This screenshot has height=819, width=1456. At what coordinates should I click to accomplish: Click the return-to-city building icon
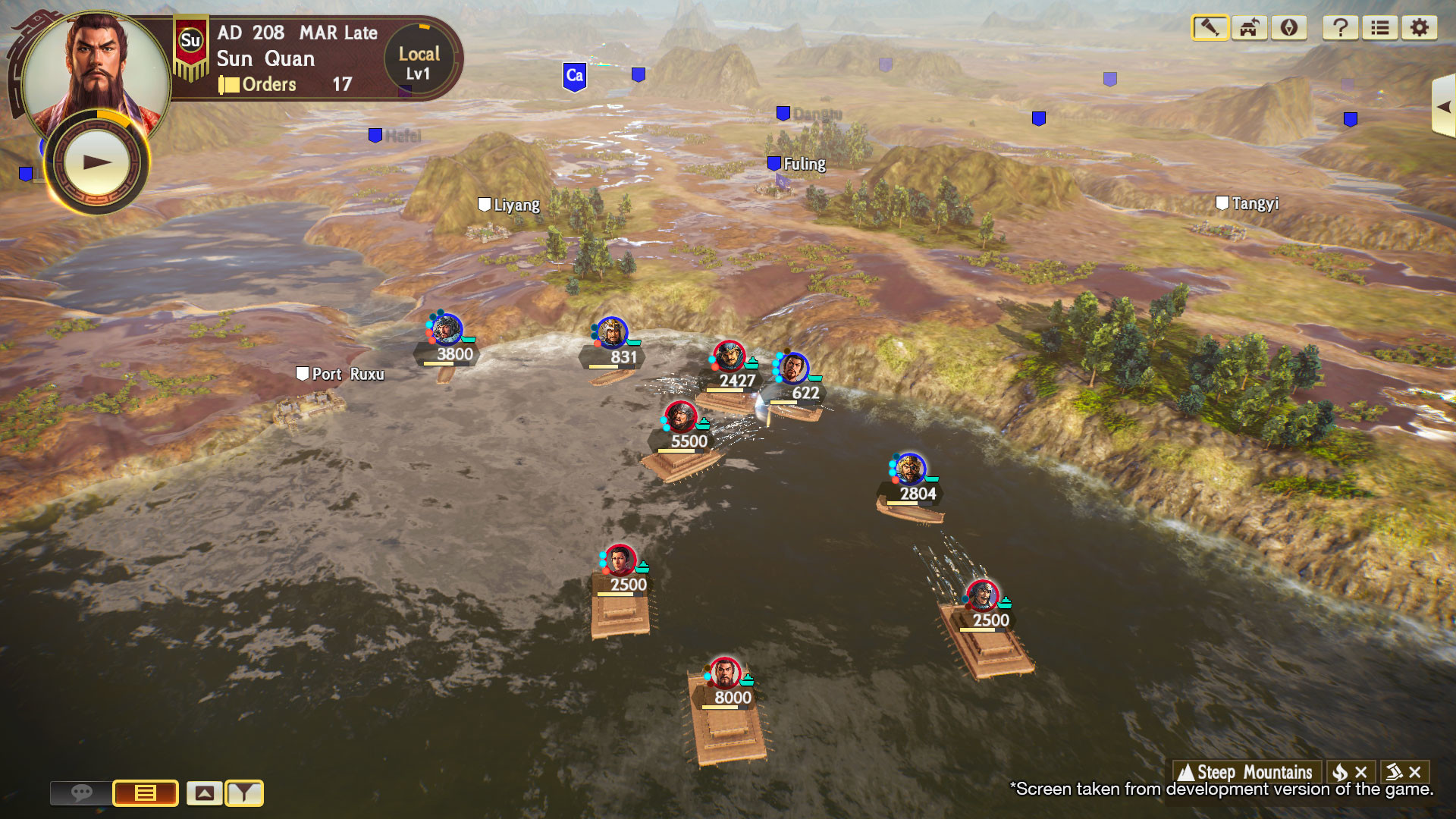(1248, 28)
